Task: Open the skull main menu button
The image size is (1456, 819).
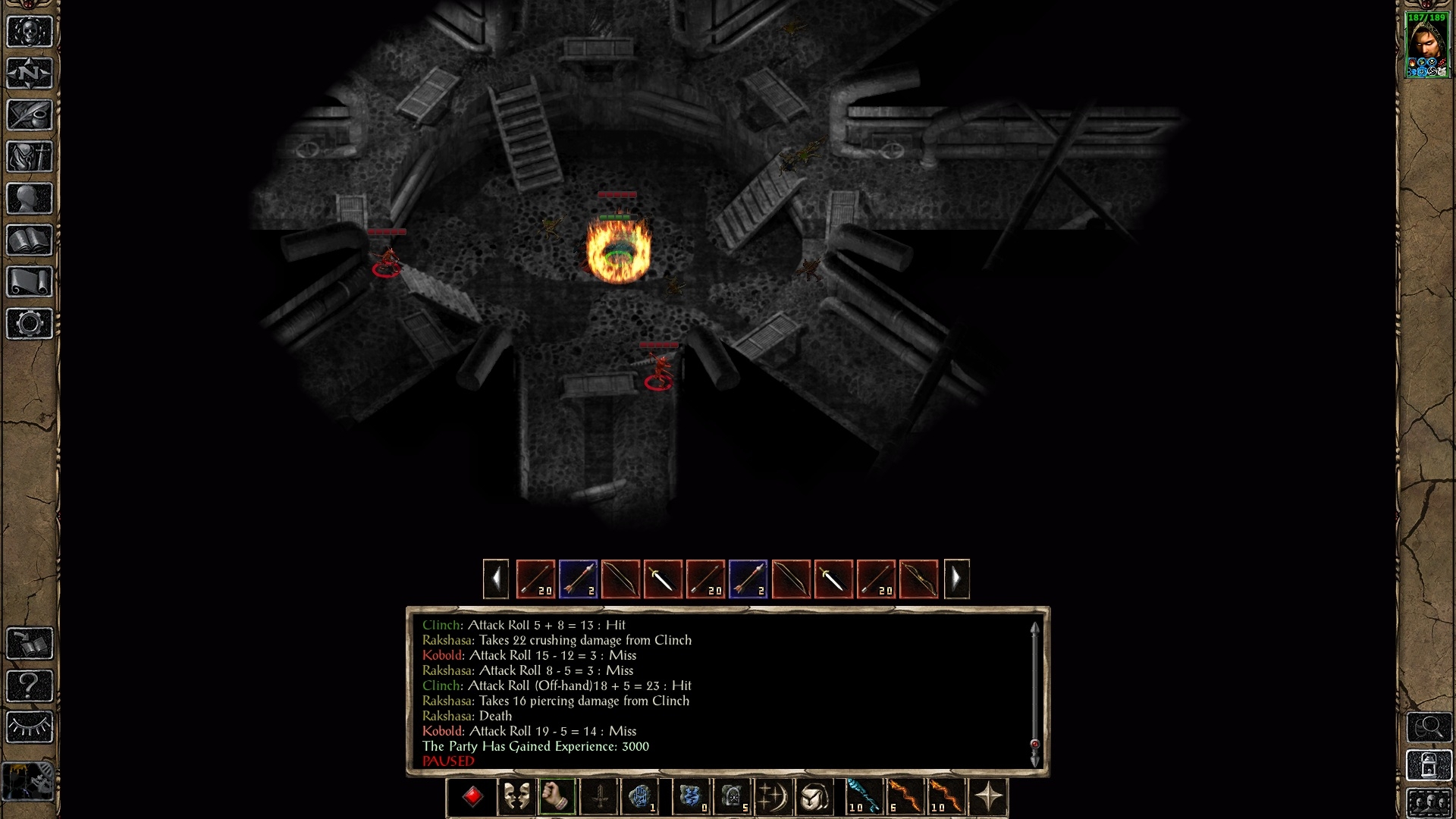Action: (30, 32)
